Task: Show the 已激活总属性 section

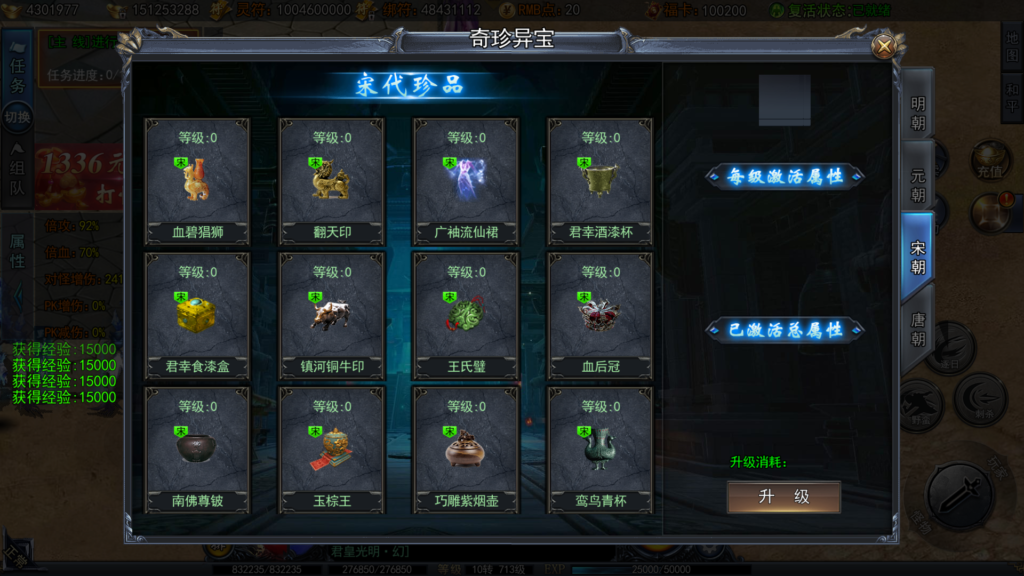Action: (785, 329)
